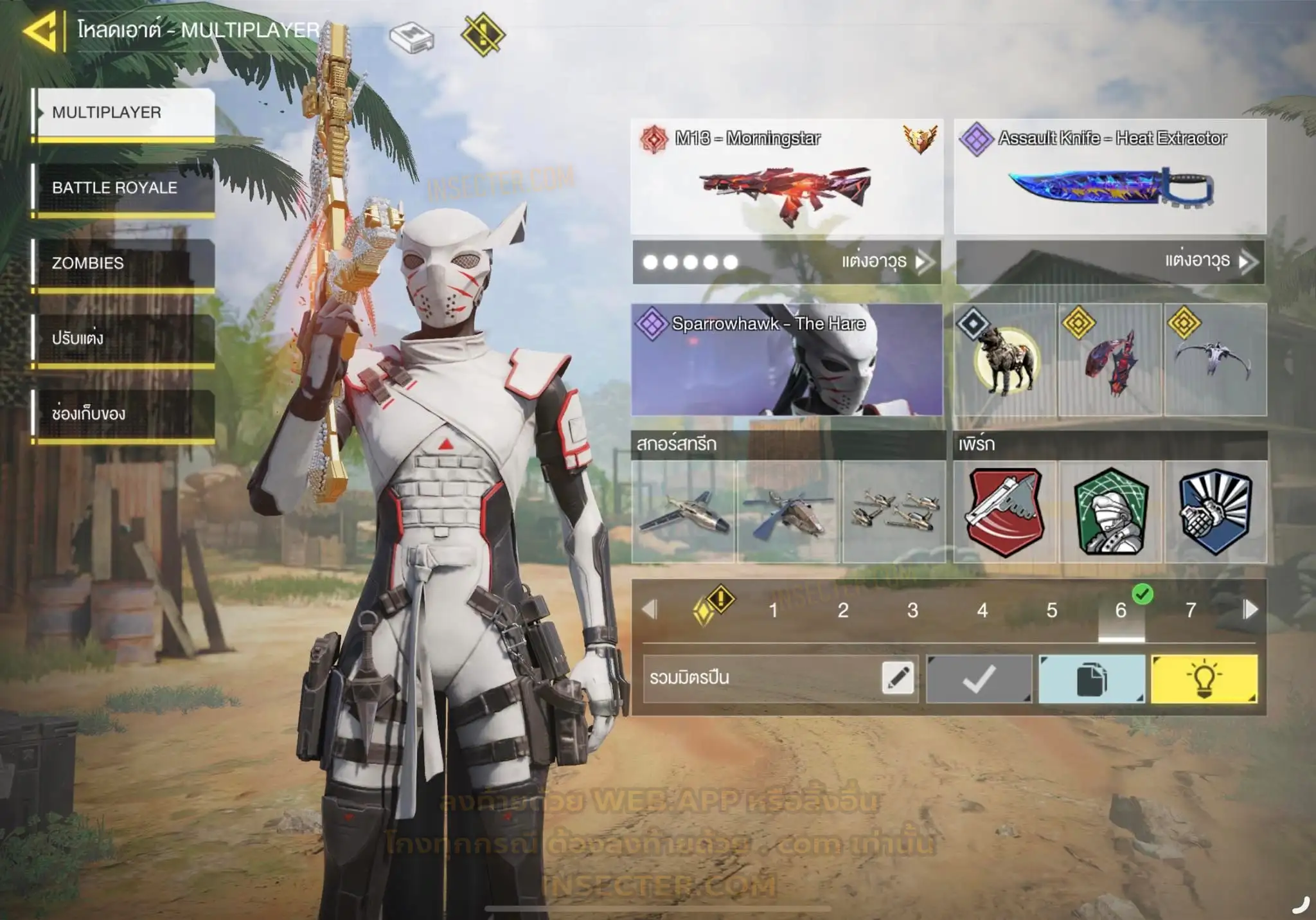Viewport: 1316px width, 920px height.
Task: Open the K9 dog operator skill slot
Action: 1005,359
